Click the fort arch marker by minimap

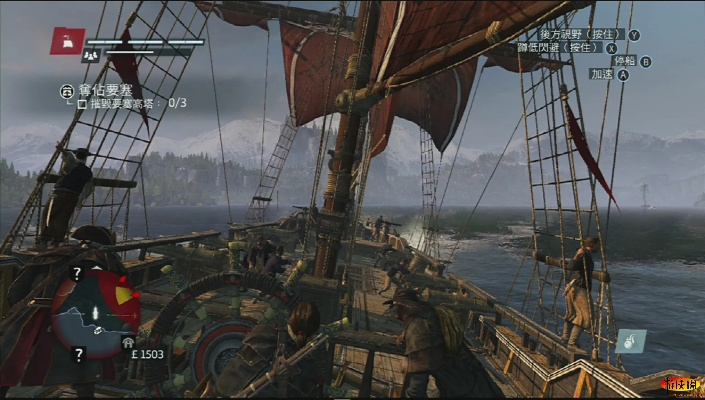127,340
